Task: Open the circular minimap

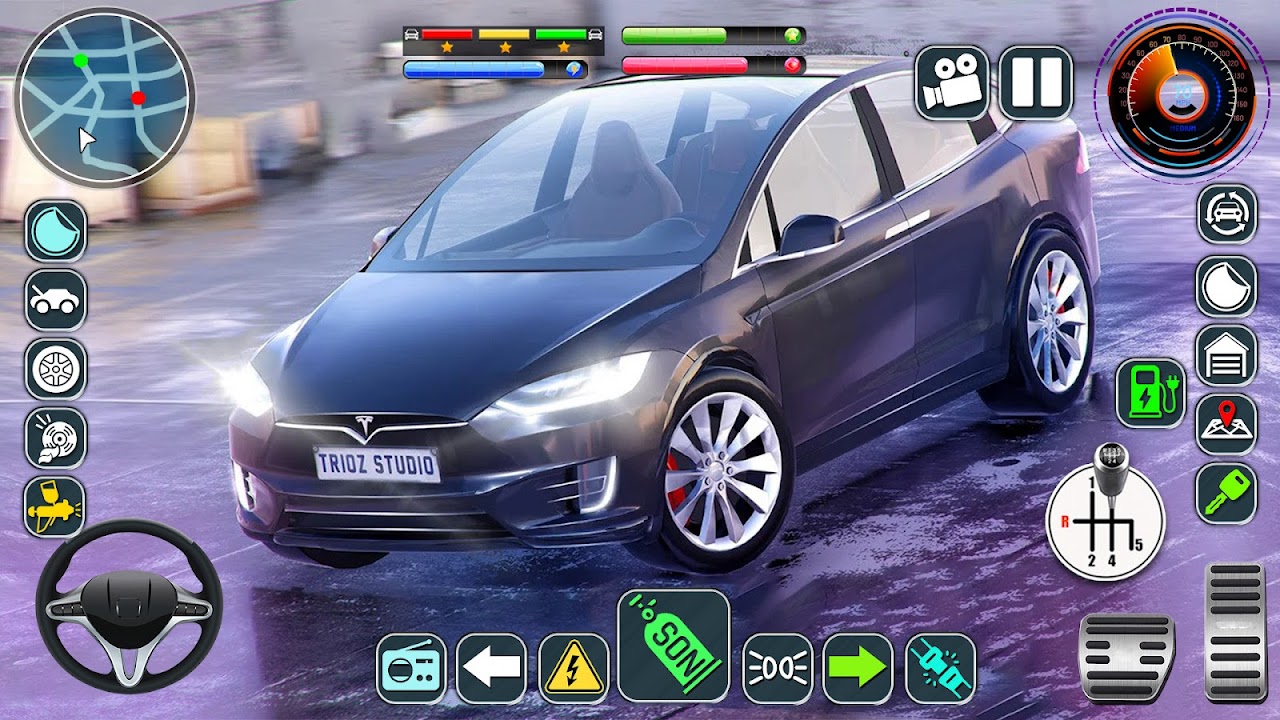Action: 104,96
